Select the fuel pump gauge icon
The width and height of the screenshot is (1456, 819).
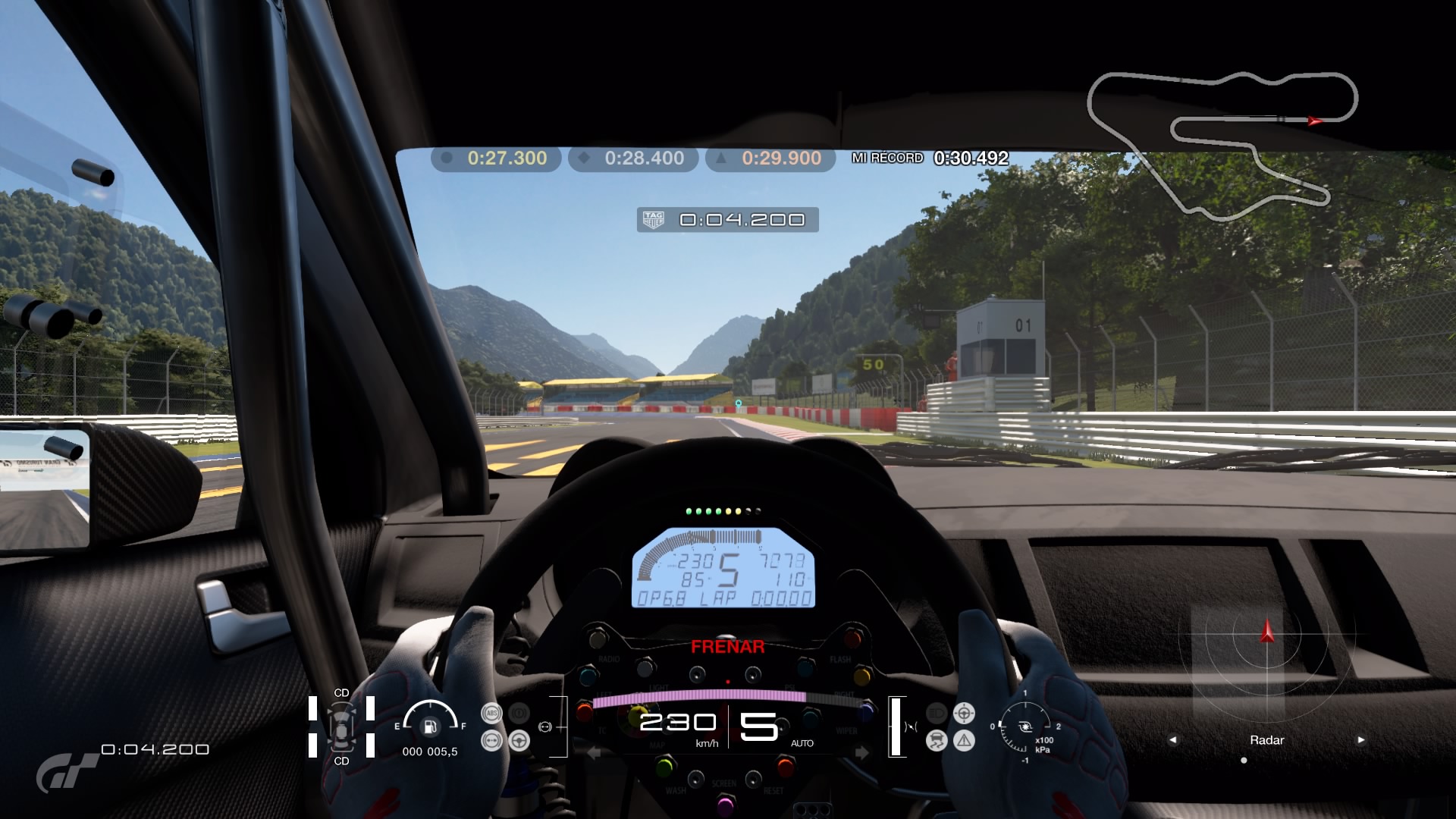430,726
